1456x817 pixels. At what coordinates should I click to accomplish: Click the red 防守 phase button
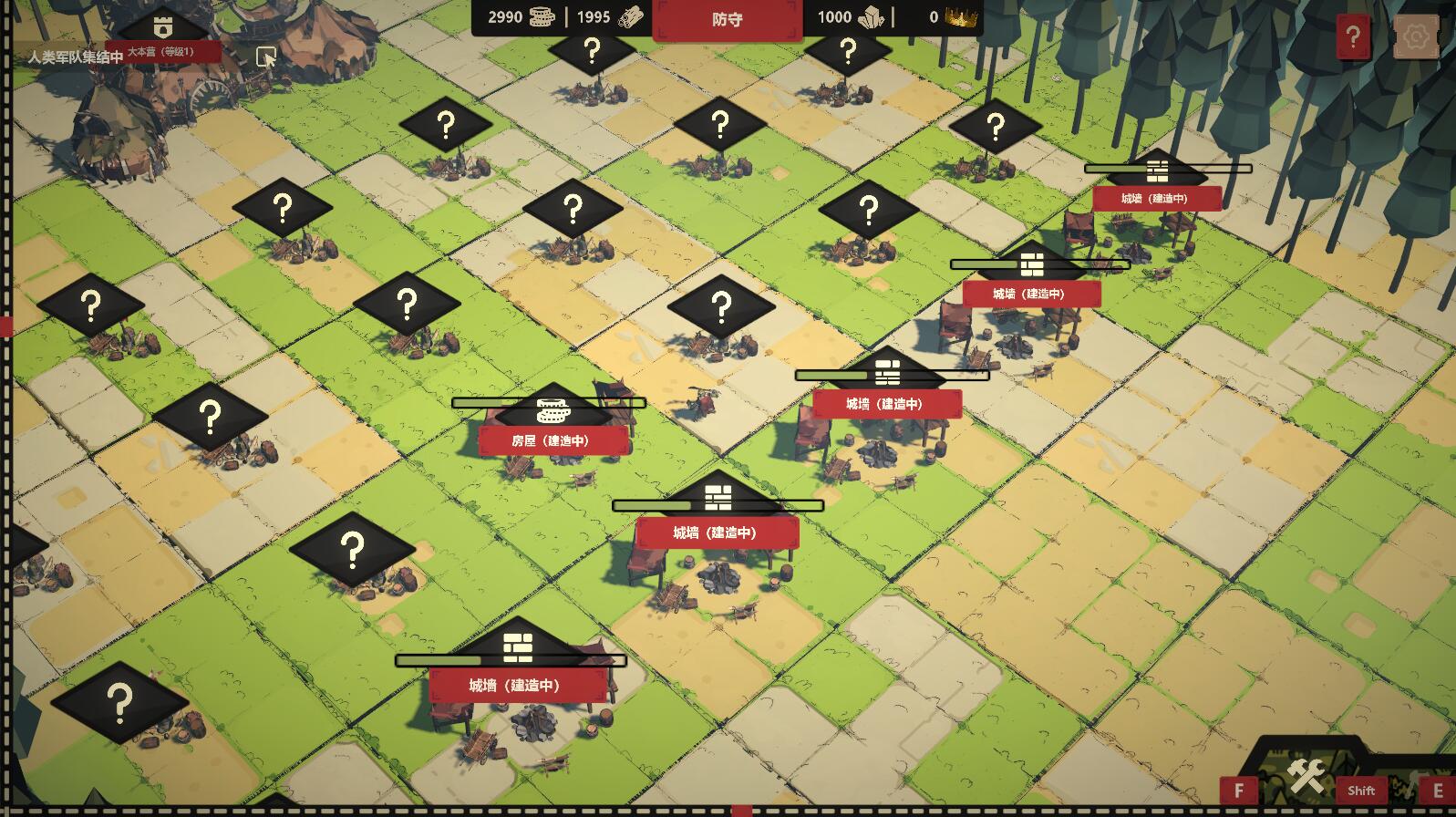[727, 19]
